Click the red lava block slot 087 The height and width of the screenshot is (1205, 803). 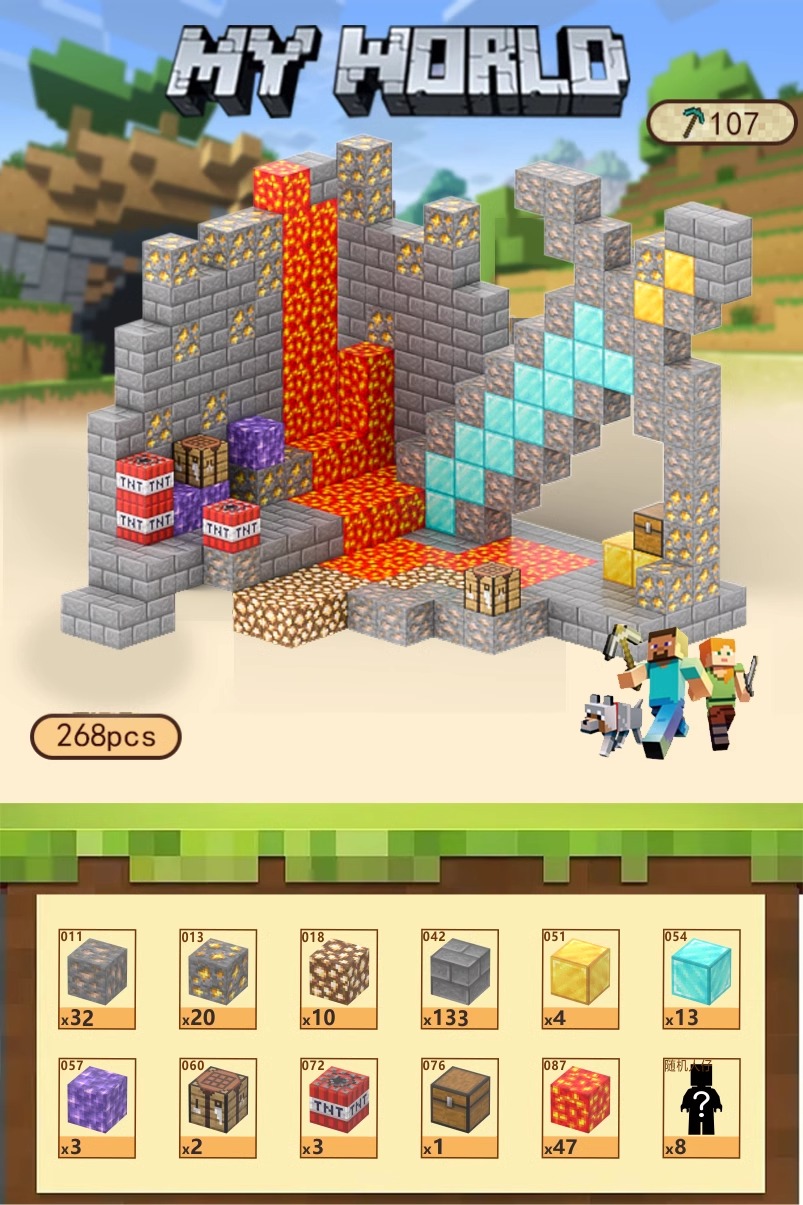tap(580, 1107)
